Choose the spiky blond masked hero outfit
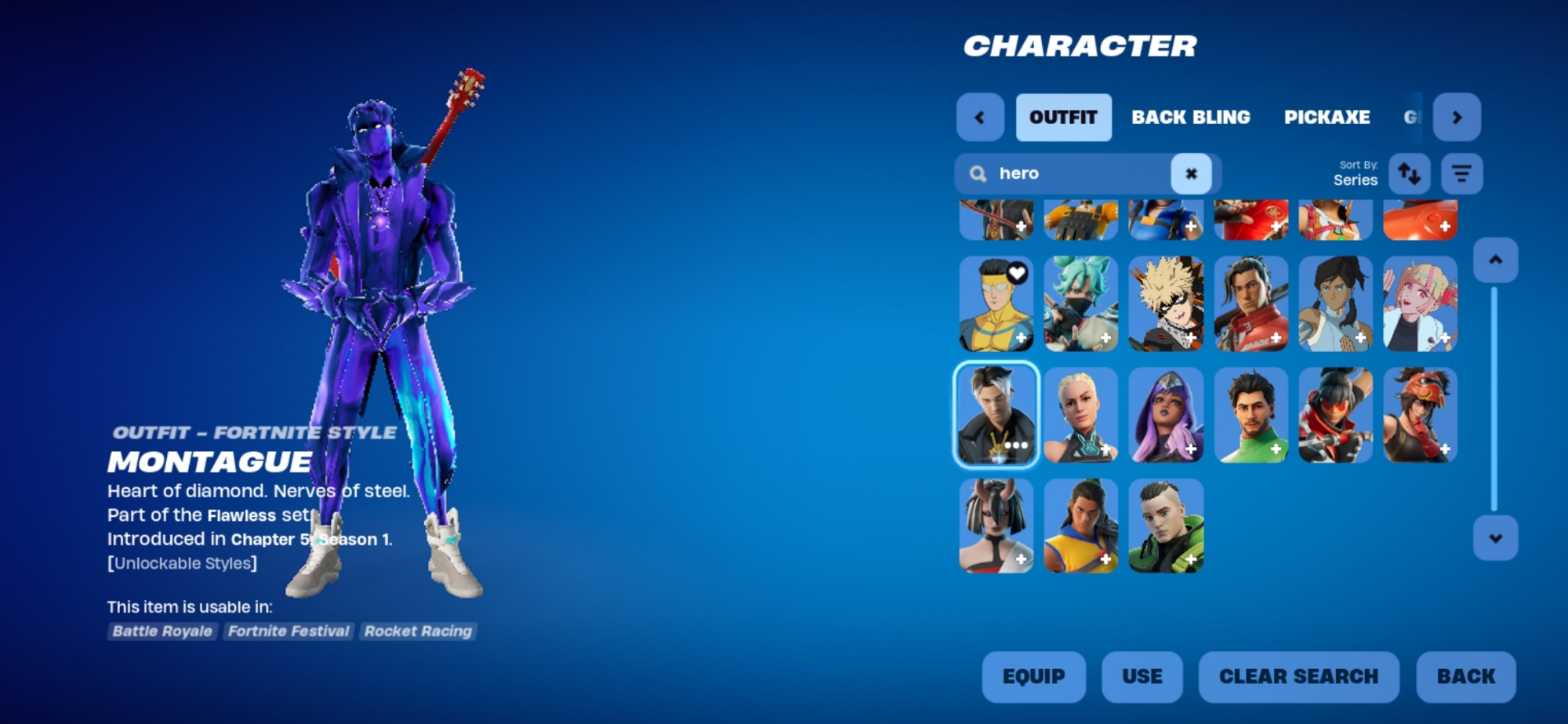The height and width of the screenshot is (724, 1568). coord(1166,304)
